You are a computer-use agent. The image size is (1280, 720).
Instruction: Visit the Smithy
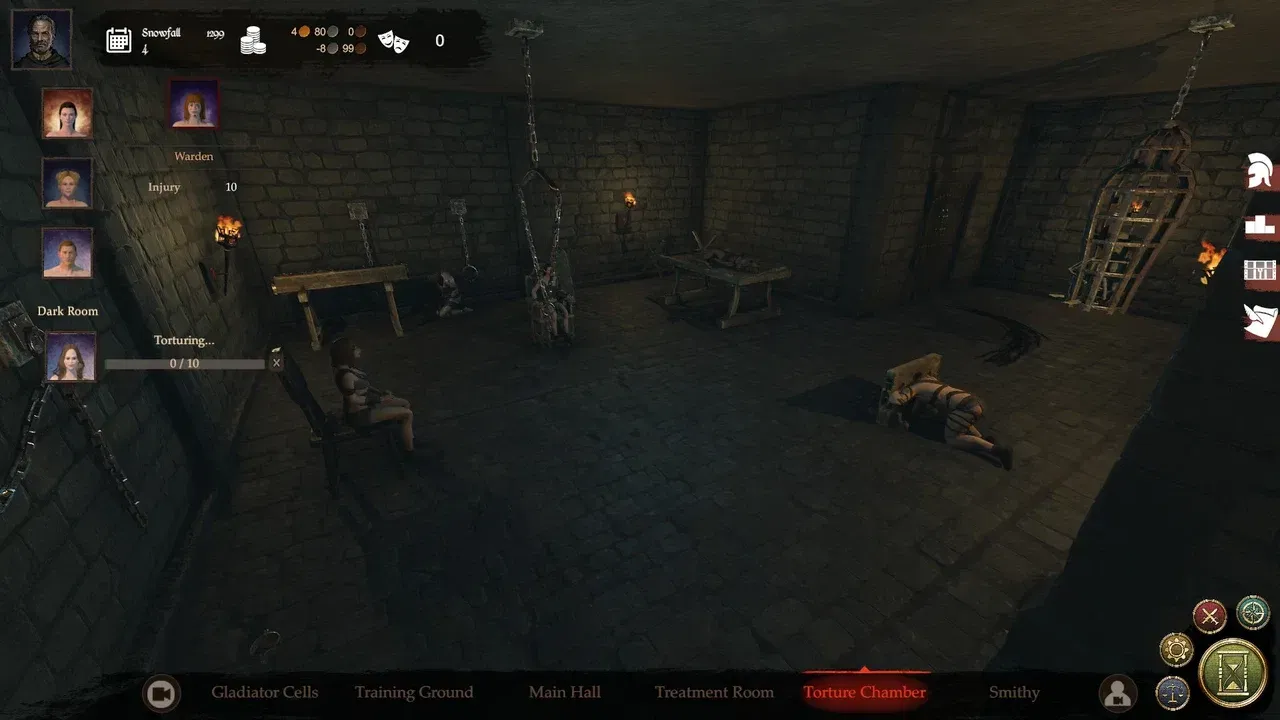click(1014, 691)
